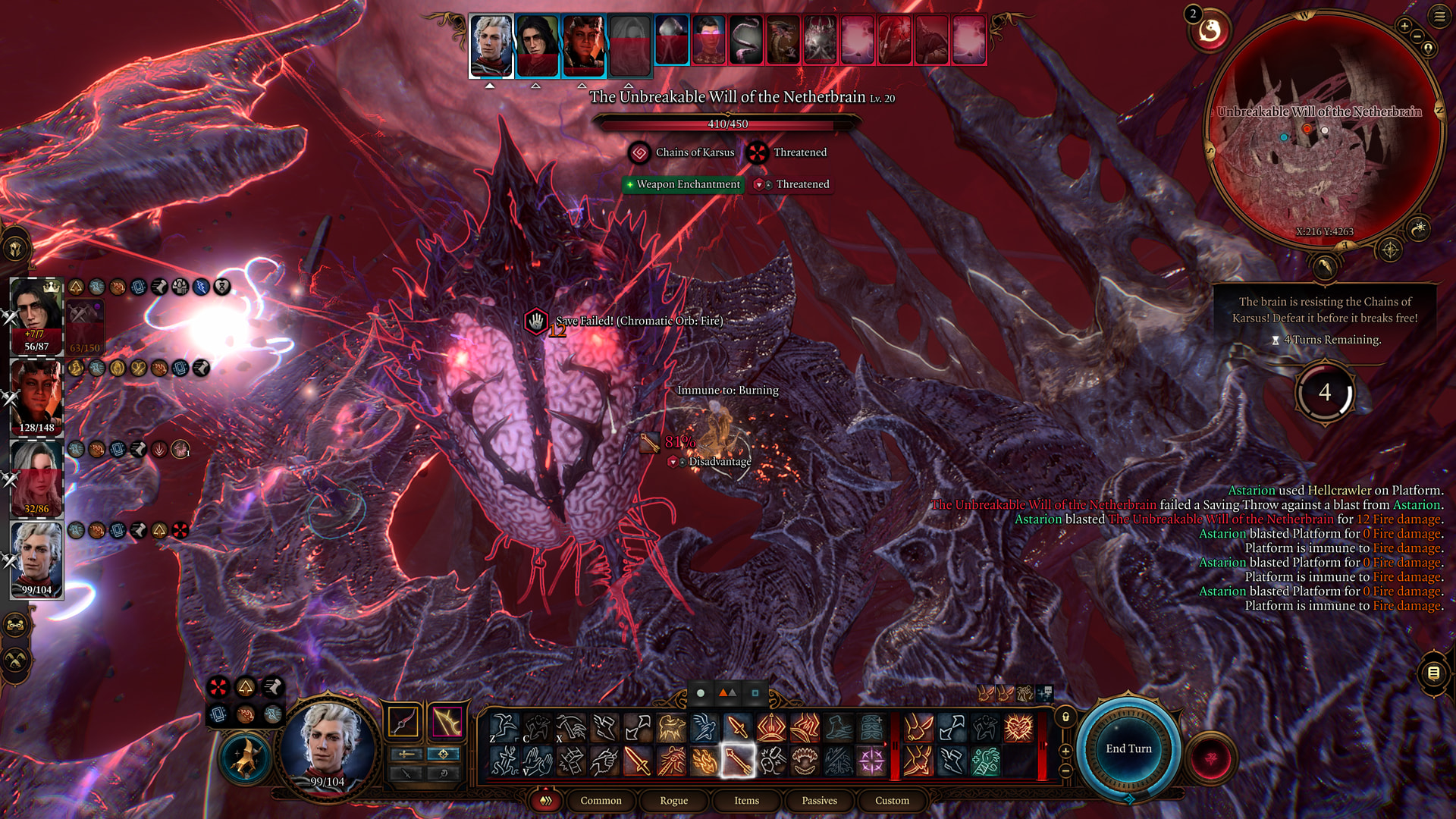Select the red-haired companion portrait in party list
1456x819 pixels.
[36, 479]
